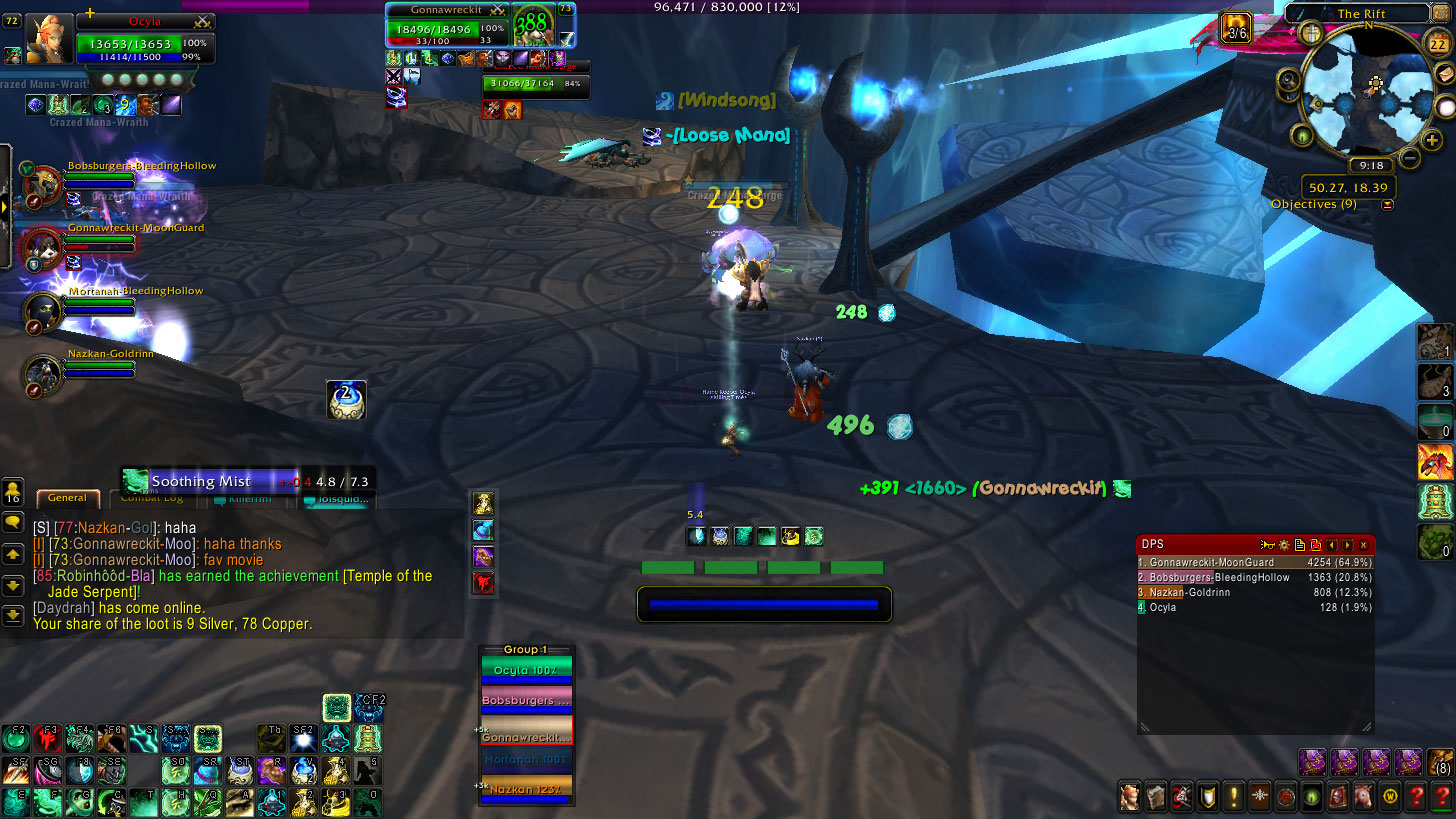Open the quest log exclamation button
The width and height of the screenshot is (1456, 819).
point(1233,797)
